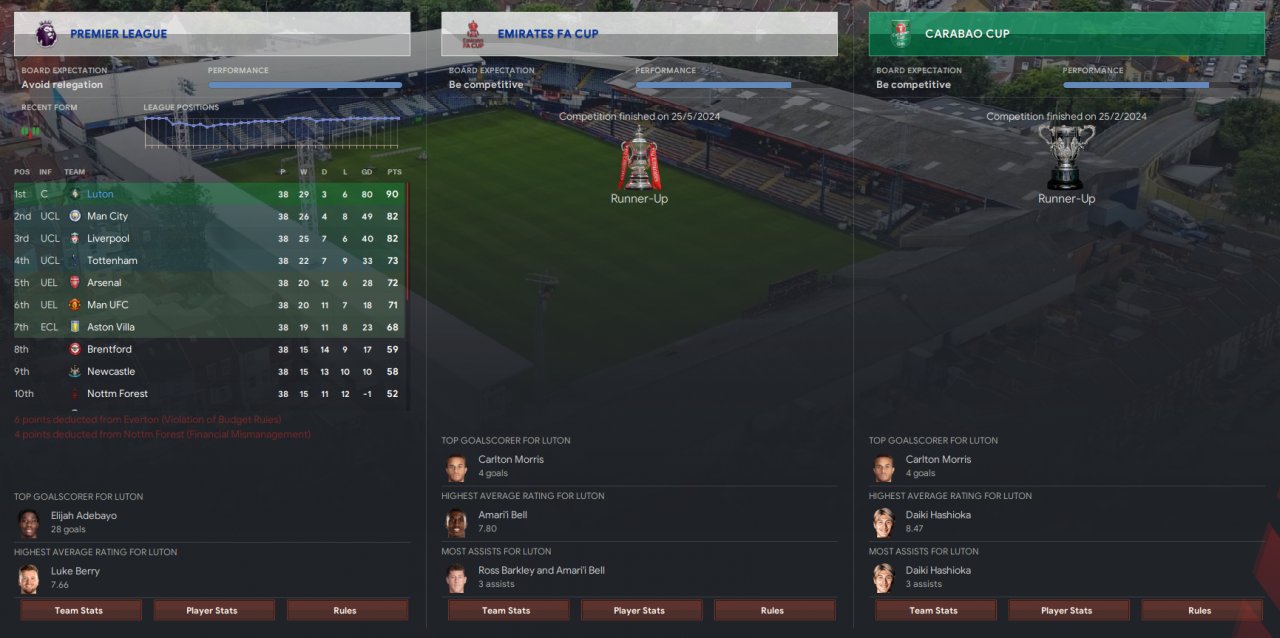The width and height of the screenshot is (1280, 638).
Task: Open Team Stats in the Carabao Cup panel
Action: pyautogui.click(x=933, y=610)
